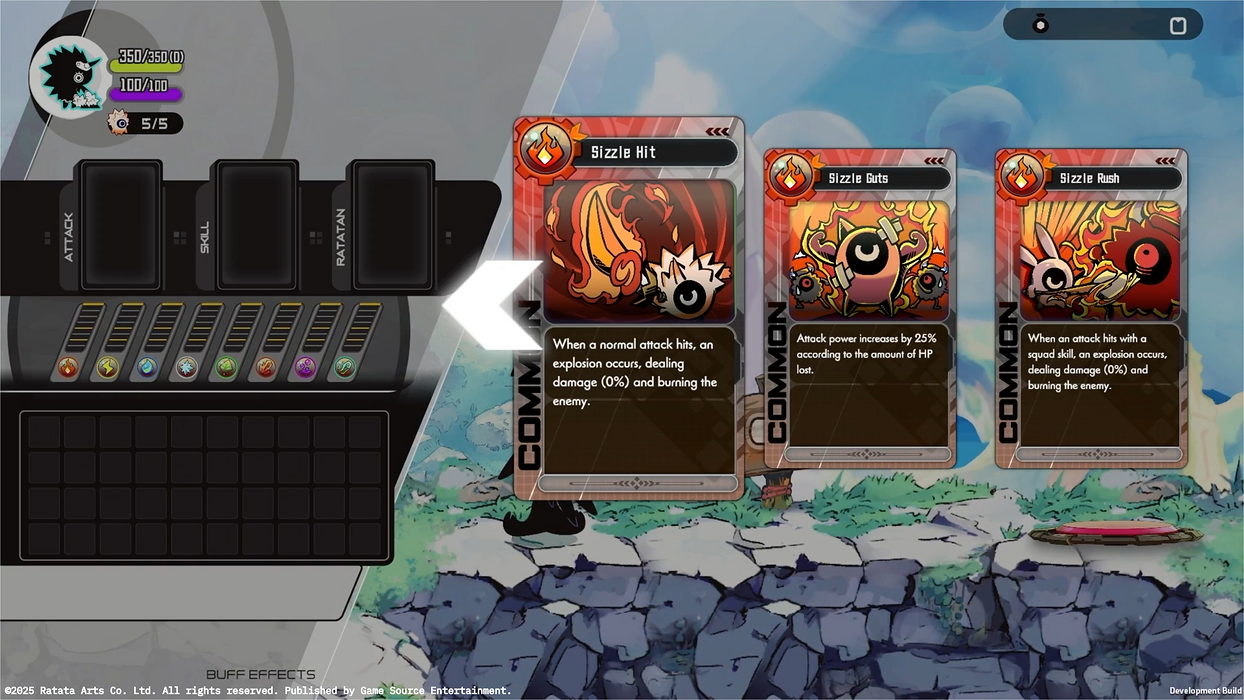1244x700 pixels.
Task: Click the yellow lightning element icon
Action: point(107,367)
